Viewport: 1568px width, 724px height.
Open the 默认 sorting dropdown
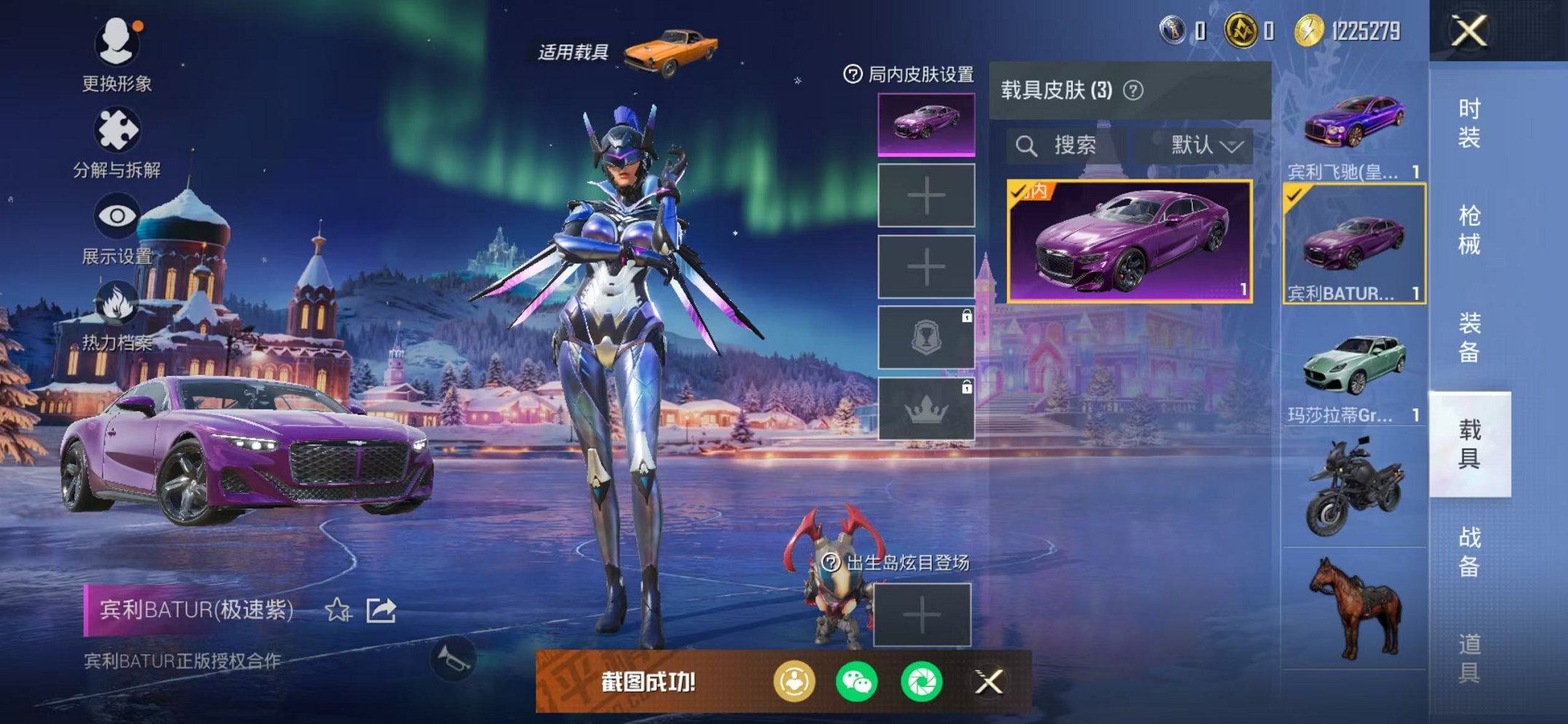coord(1204,144)
